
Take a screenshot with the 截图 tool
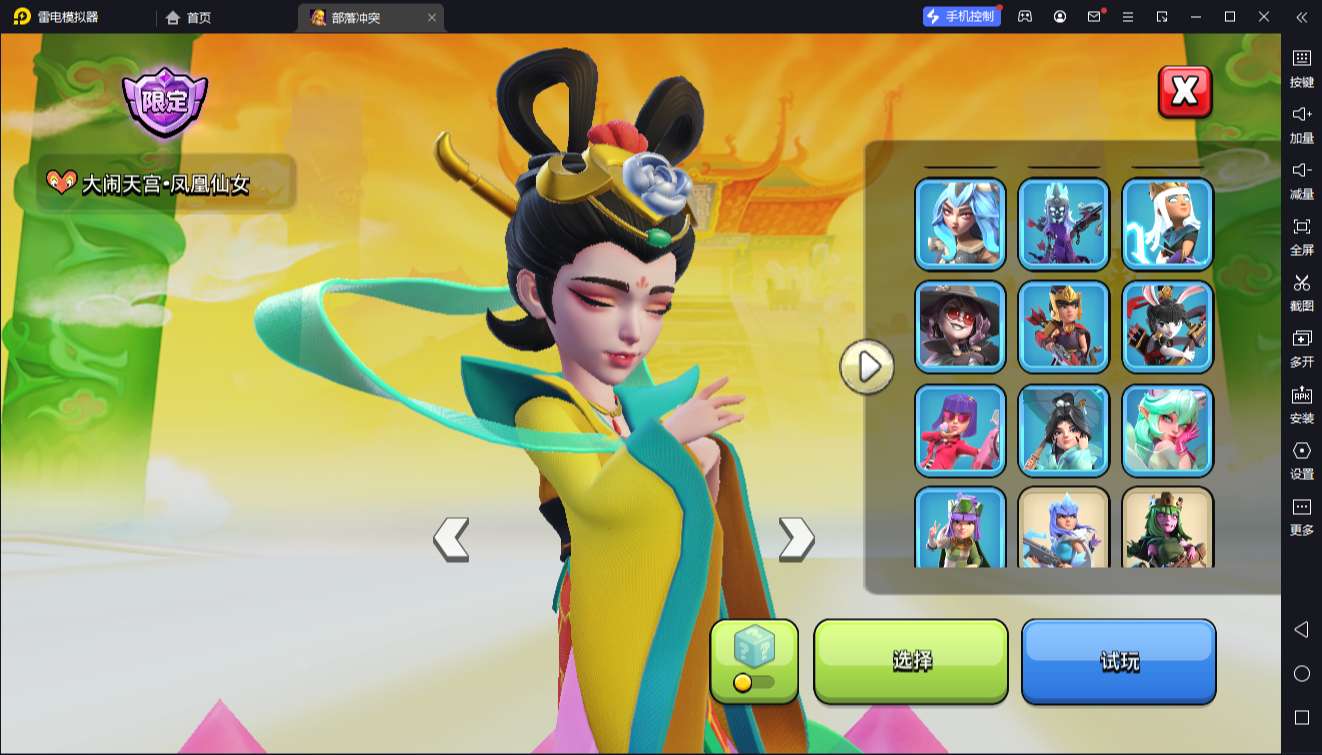tap(1301, 292)
